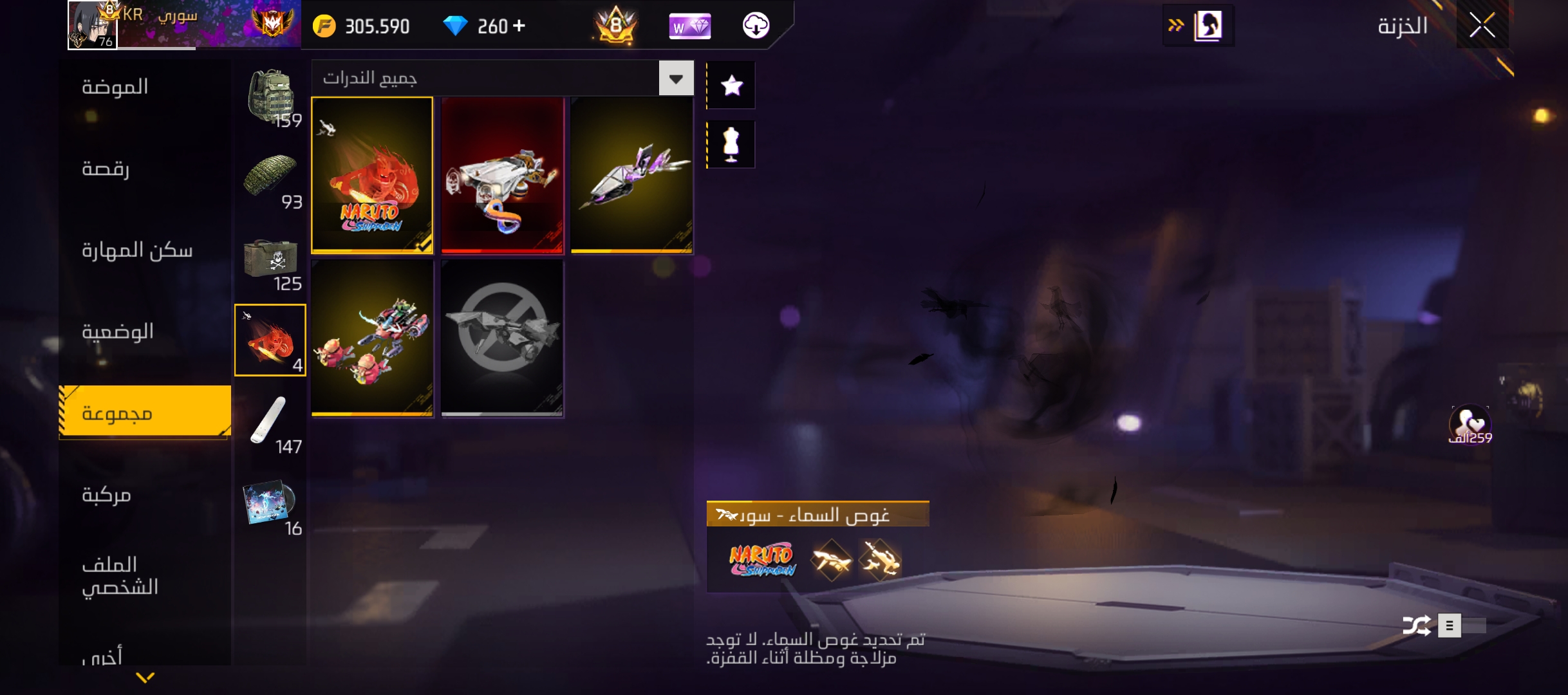Viewport: 1568px width, 695px height.
Task: Select the greyed-out disabled skydive tile
Action: coord(502,337)
